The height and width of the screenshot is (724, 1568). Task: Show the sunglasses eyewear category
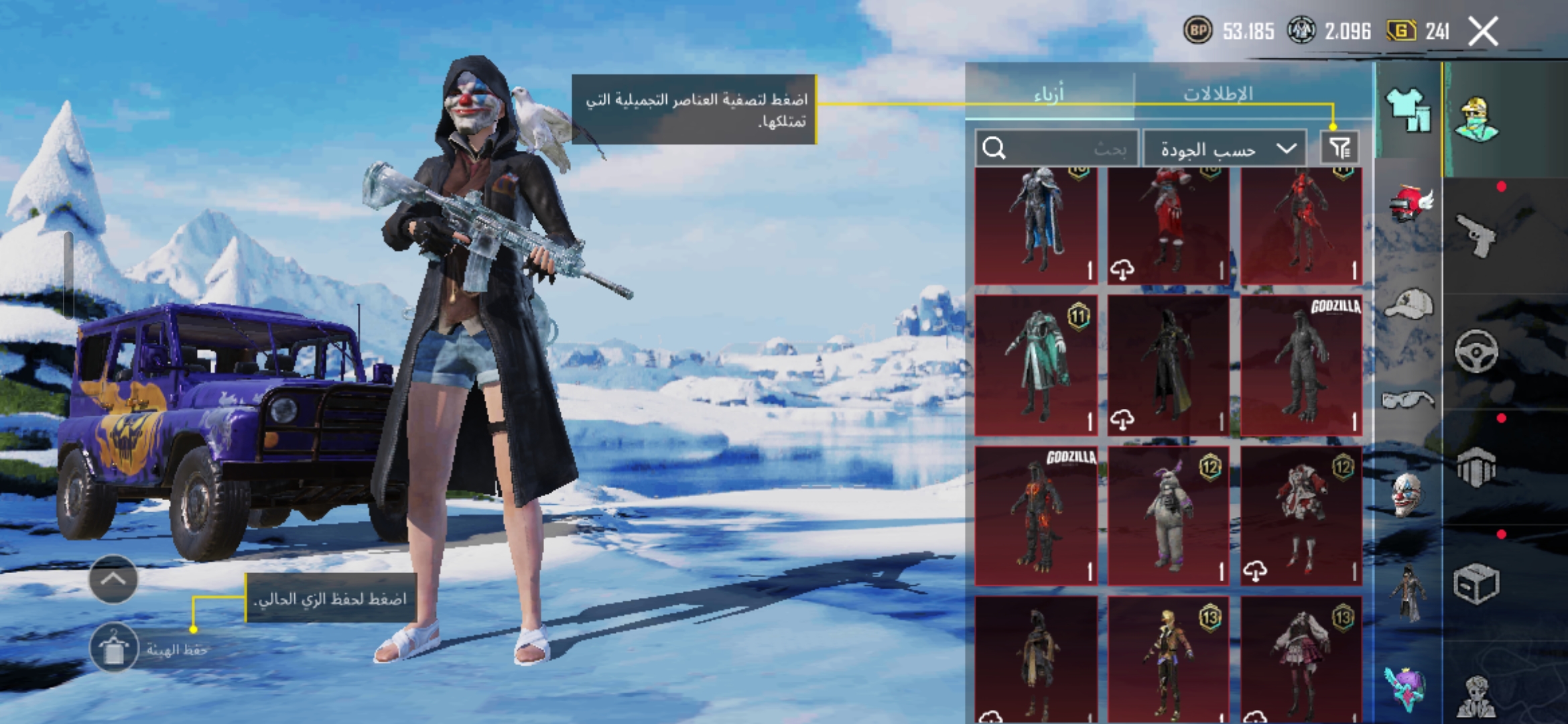tap(1408, 400)
